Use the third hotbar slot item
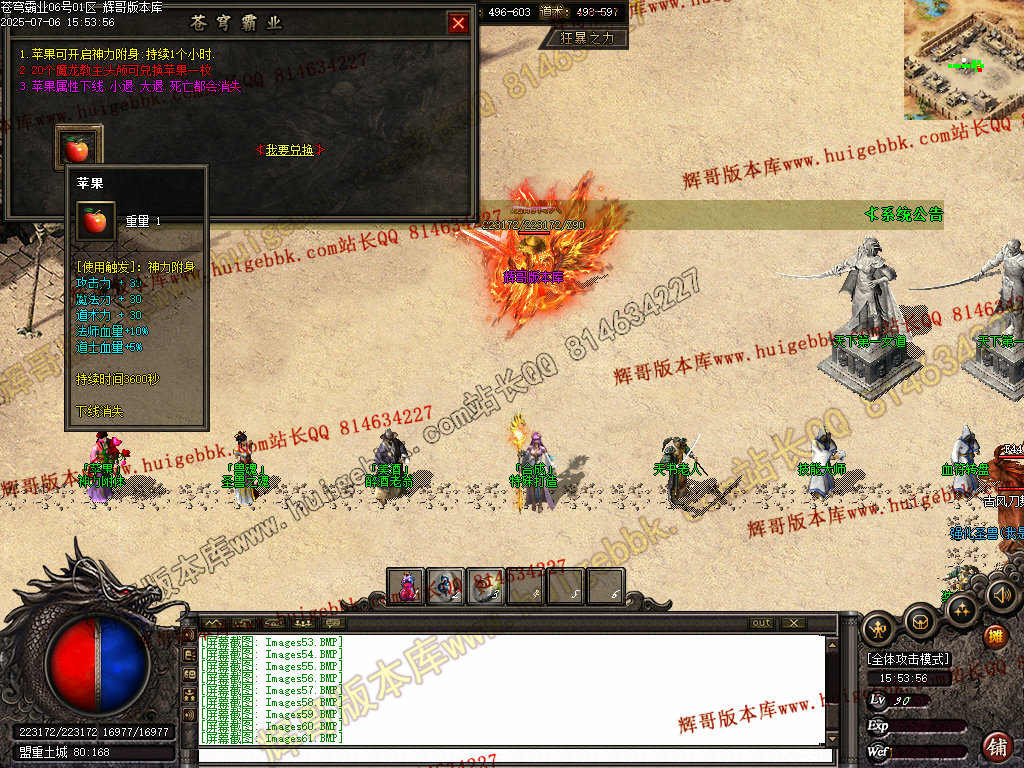 pyautogui.click(x=486, y=586)
